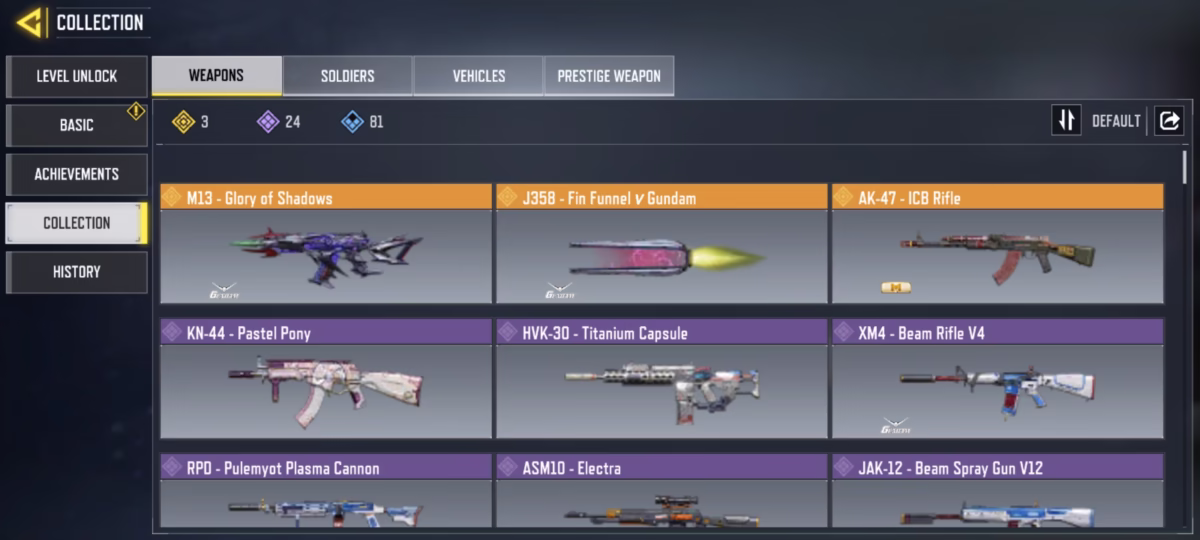Image resolution: width=1200 pixels, height=540 pixels.
Task: Switch to the Soldiers tab
Action: (x=347, y=76)
